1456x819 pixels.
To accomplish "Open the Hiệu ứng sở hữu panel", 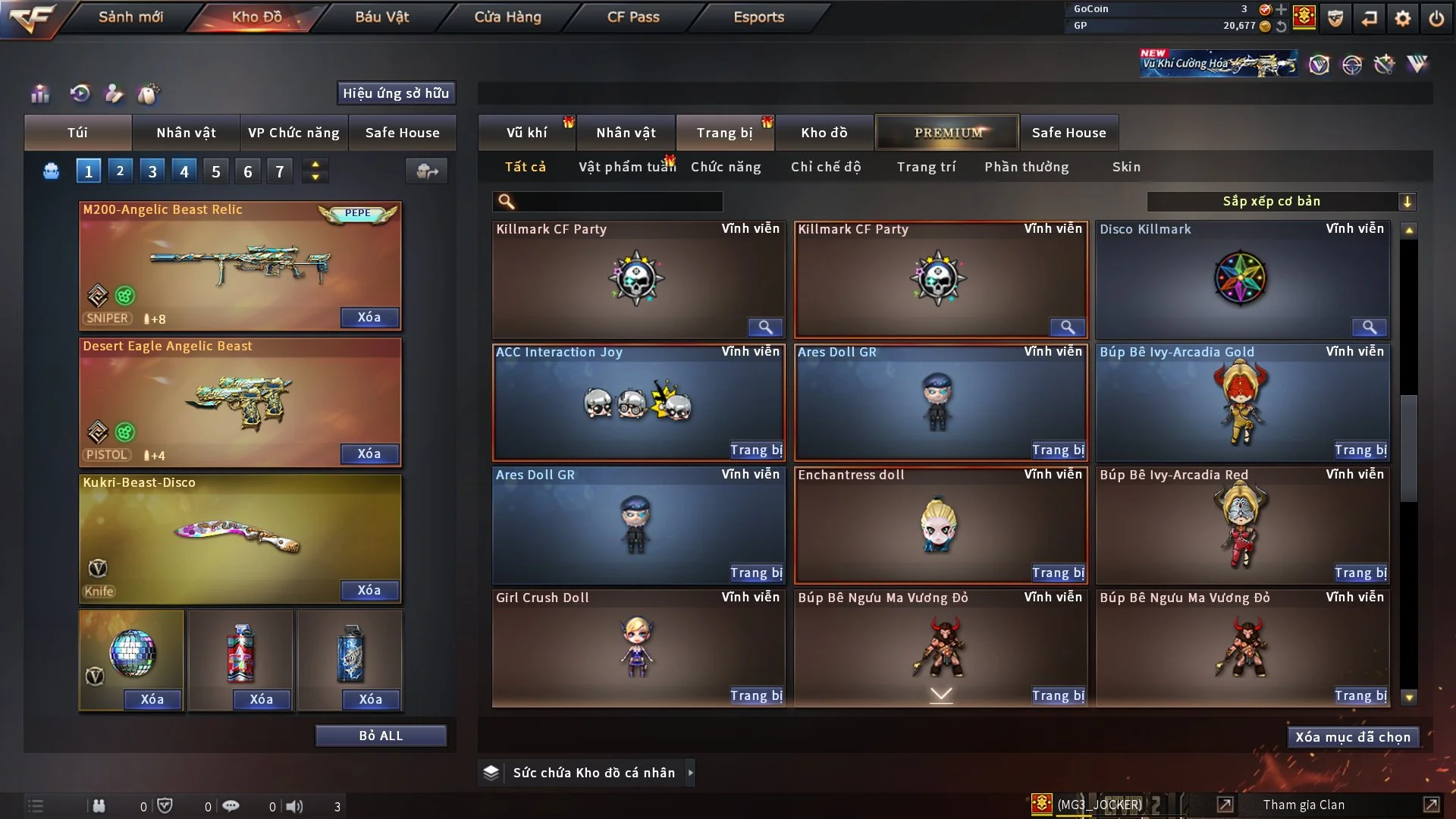I will point(396,93).
